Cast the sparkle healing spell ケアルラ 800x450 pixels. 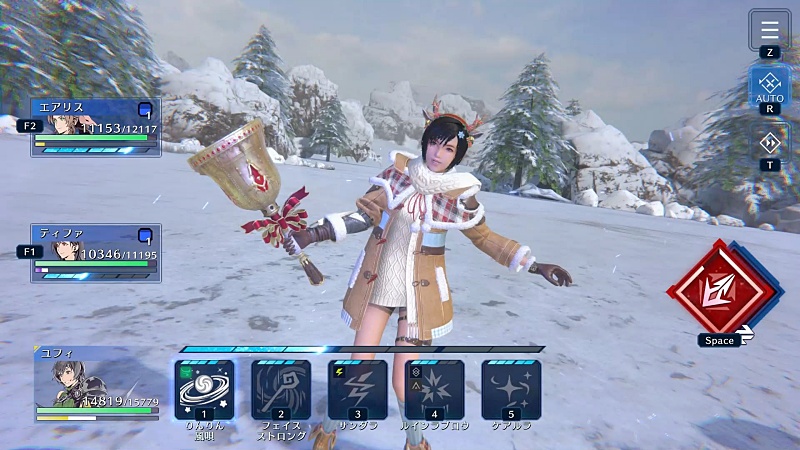[x=511, y=388]
